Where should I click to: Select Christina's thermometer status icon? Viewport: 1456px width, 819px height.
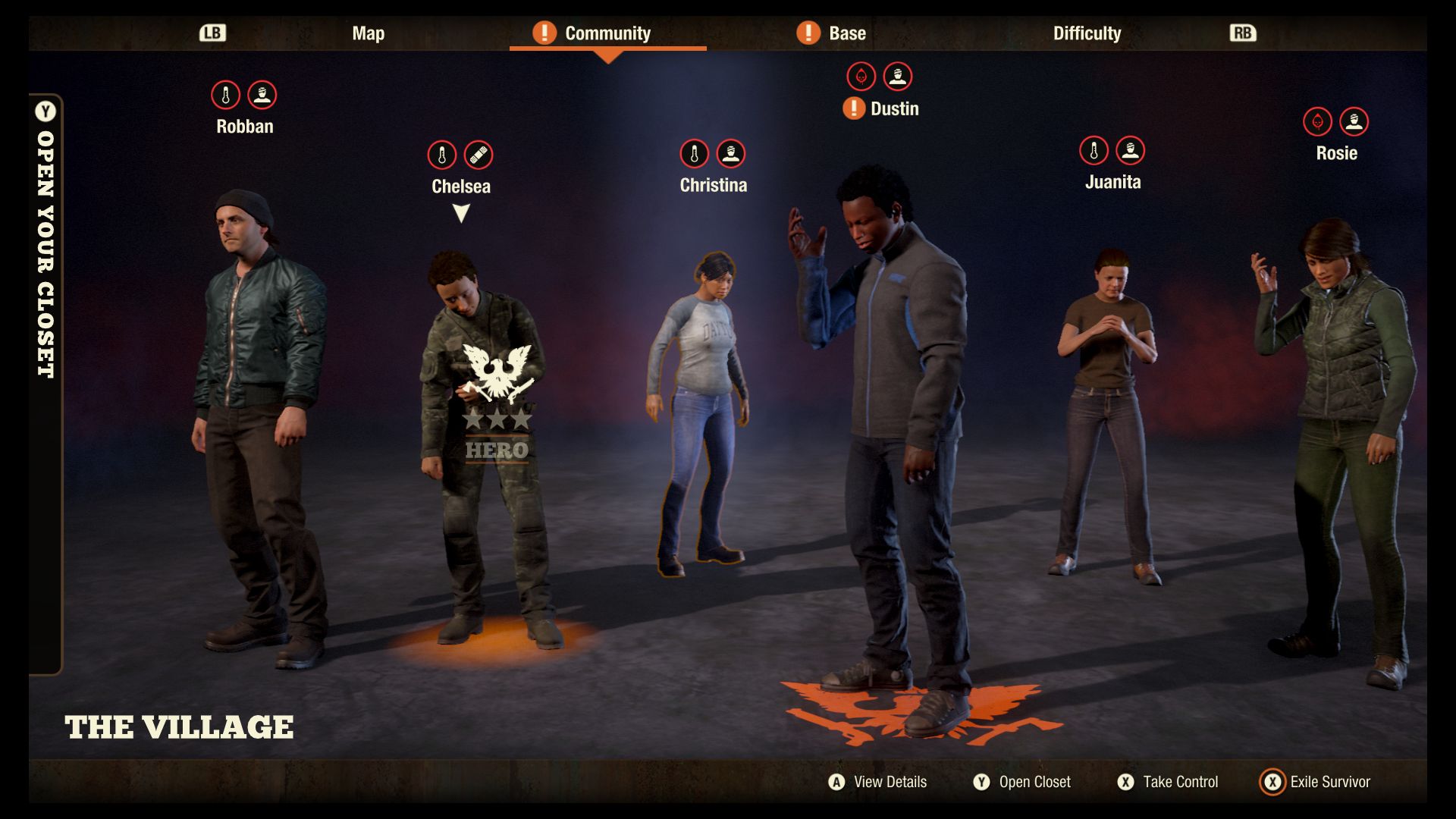(x=694, y=155)
